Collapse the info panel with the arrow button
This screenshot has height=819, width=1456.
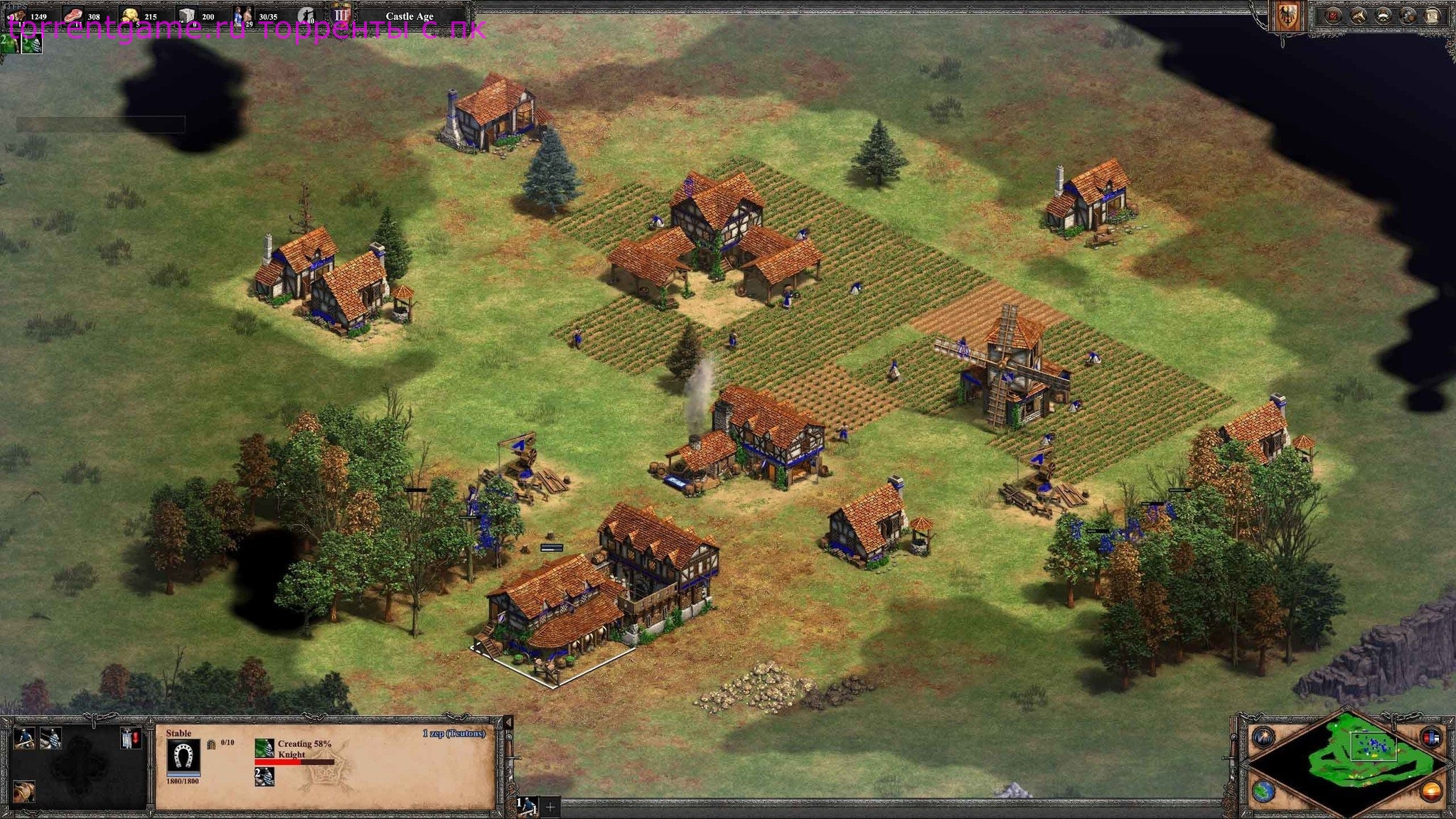click(x=508, y=722)
